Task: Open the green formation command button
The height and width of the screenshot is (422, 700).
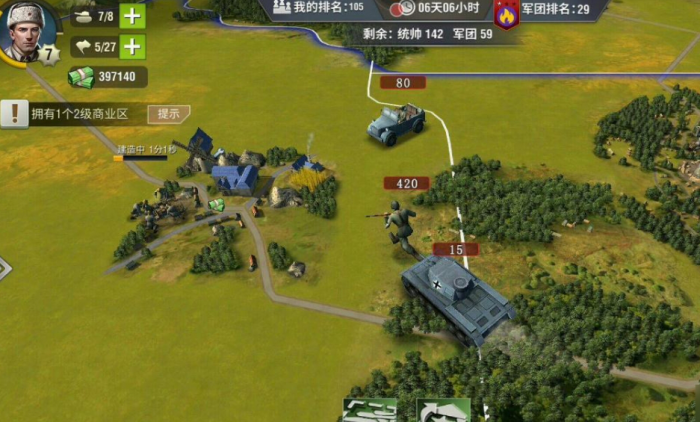Action: click(369, 410)
